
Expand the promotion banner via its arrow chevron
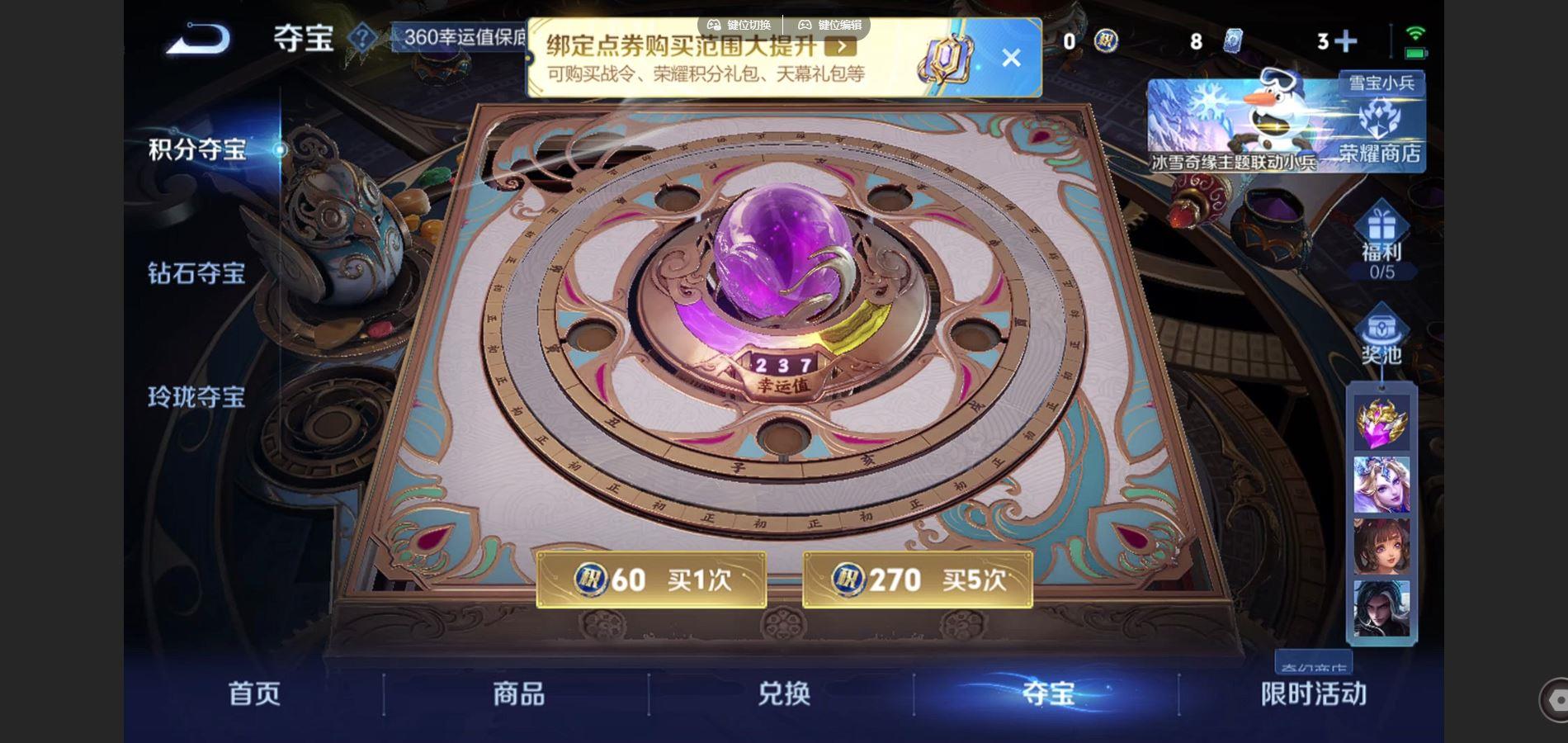click(x=843, y=48)
